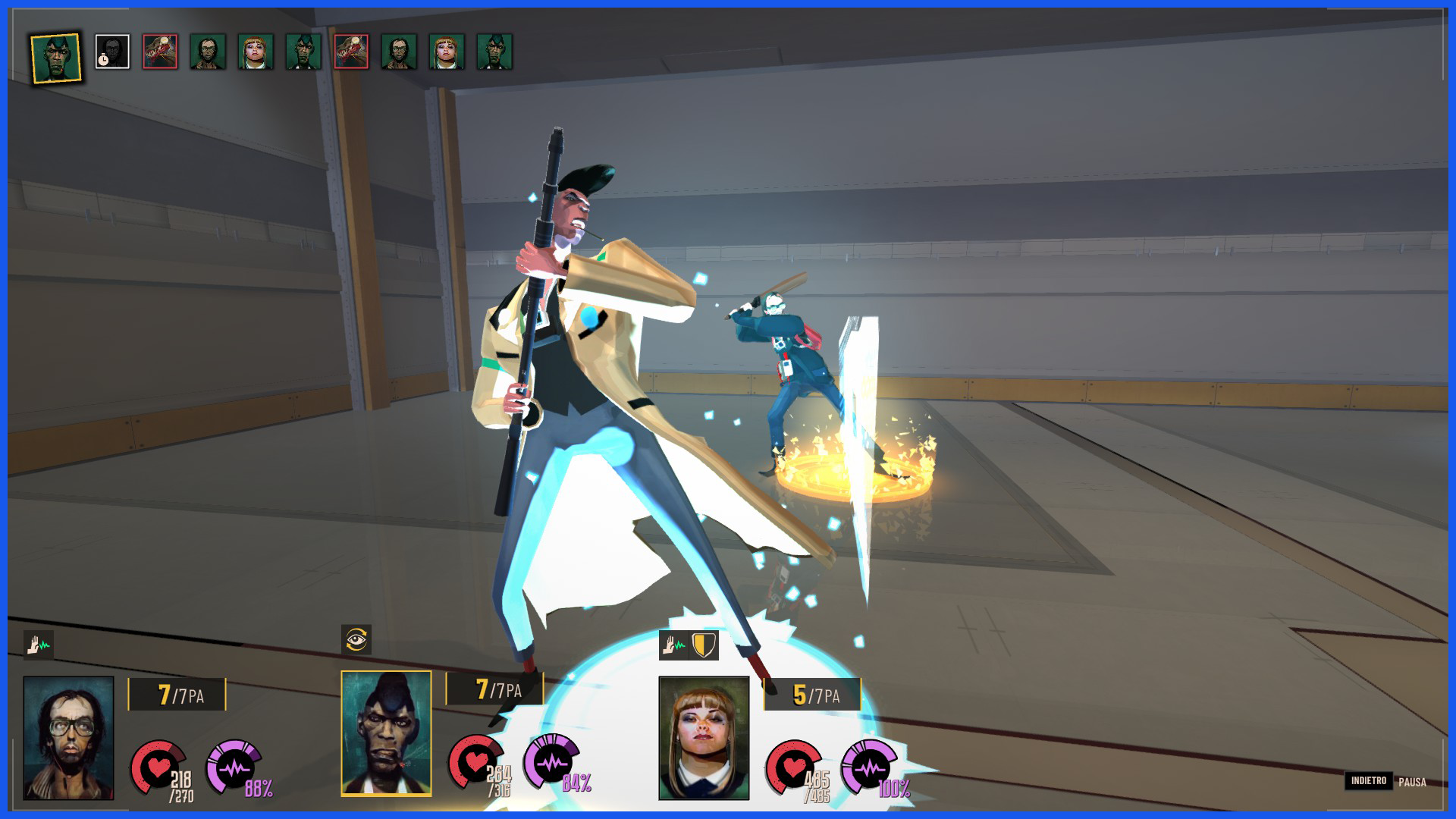Image resolution: width=1456 pixels, height=819 pixels.
Task: Select the auburn-haired woman's party portrait
Action: click(x=704, y=738)
